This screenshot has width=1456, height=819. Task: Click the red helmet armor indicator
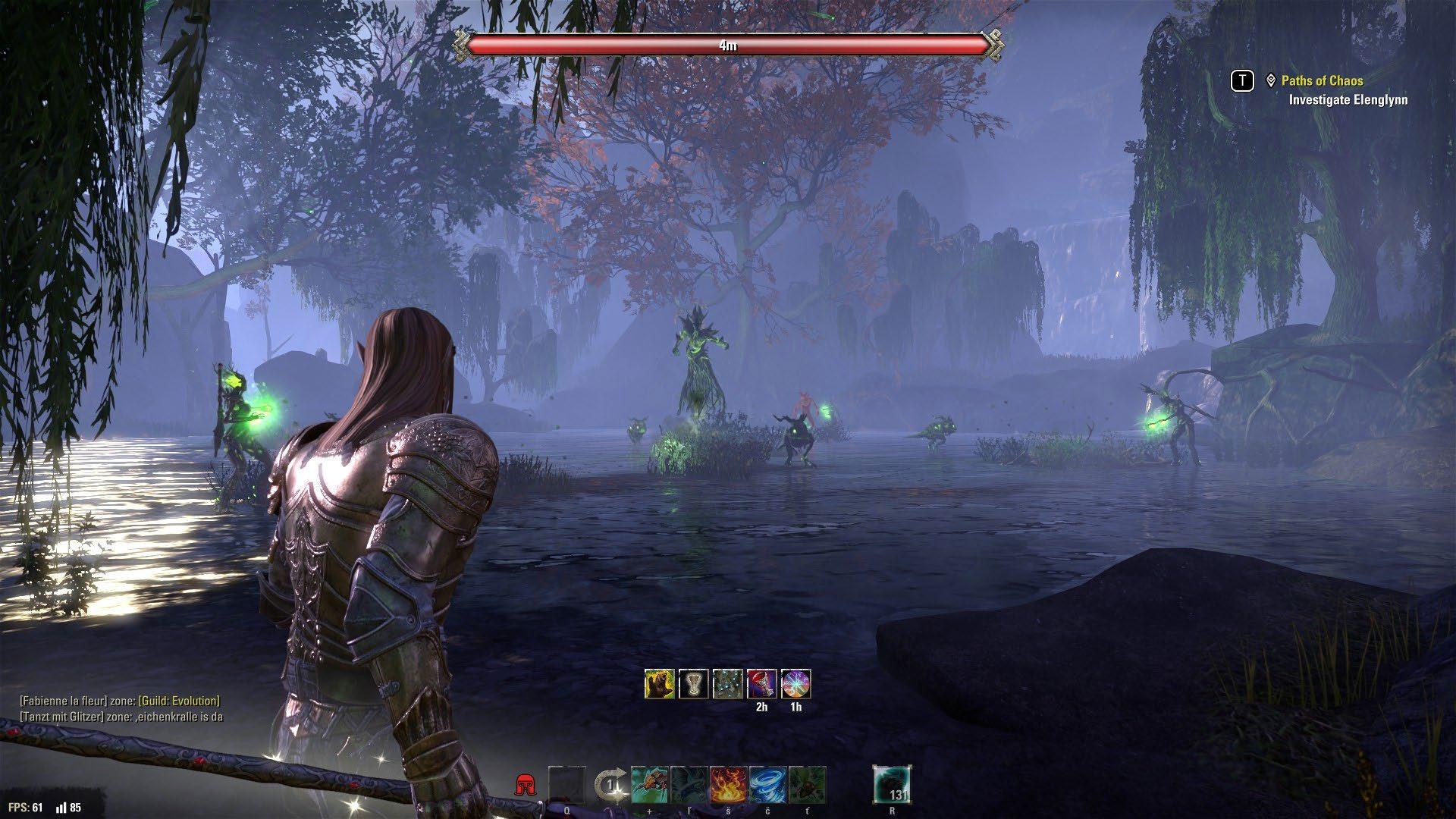(x=523, y=786)
